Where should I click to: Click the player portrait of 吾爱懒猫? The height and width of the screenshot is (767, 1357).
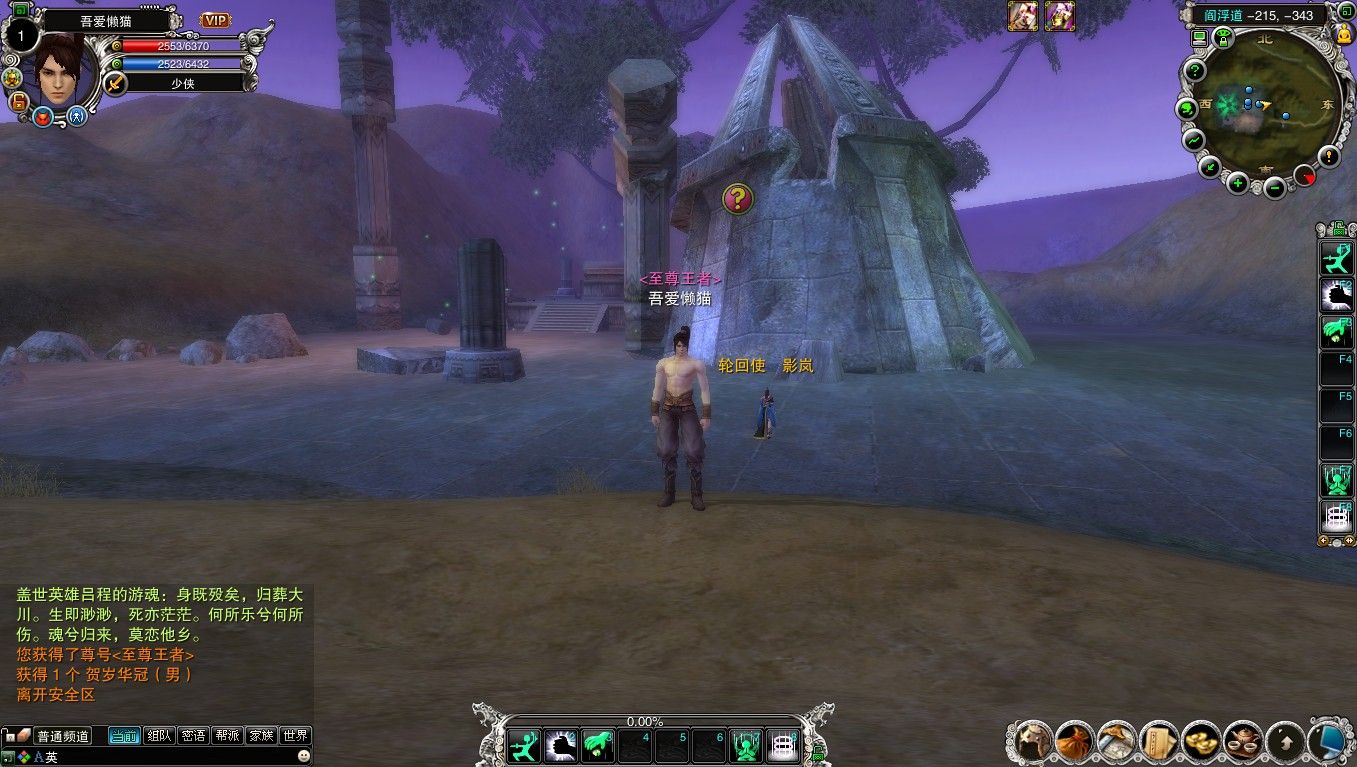point(60,68)
